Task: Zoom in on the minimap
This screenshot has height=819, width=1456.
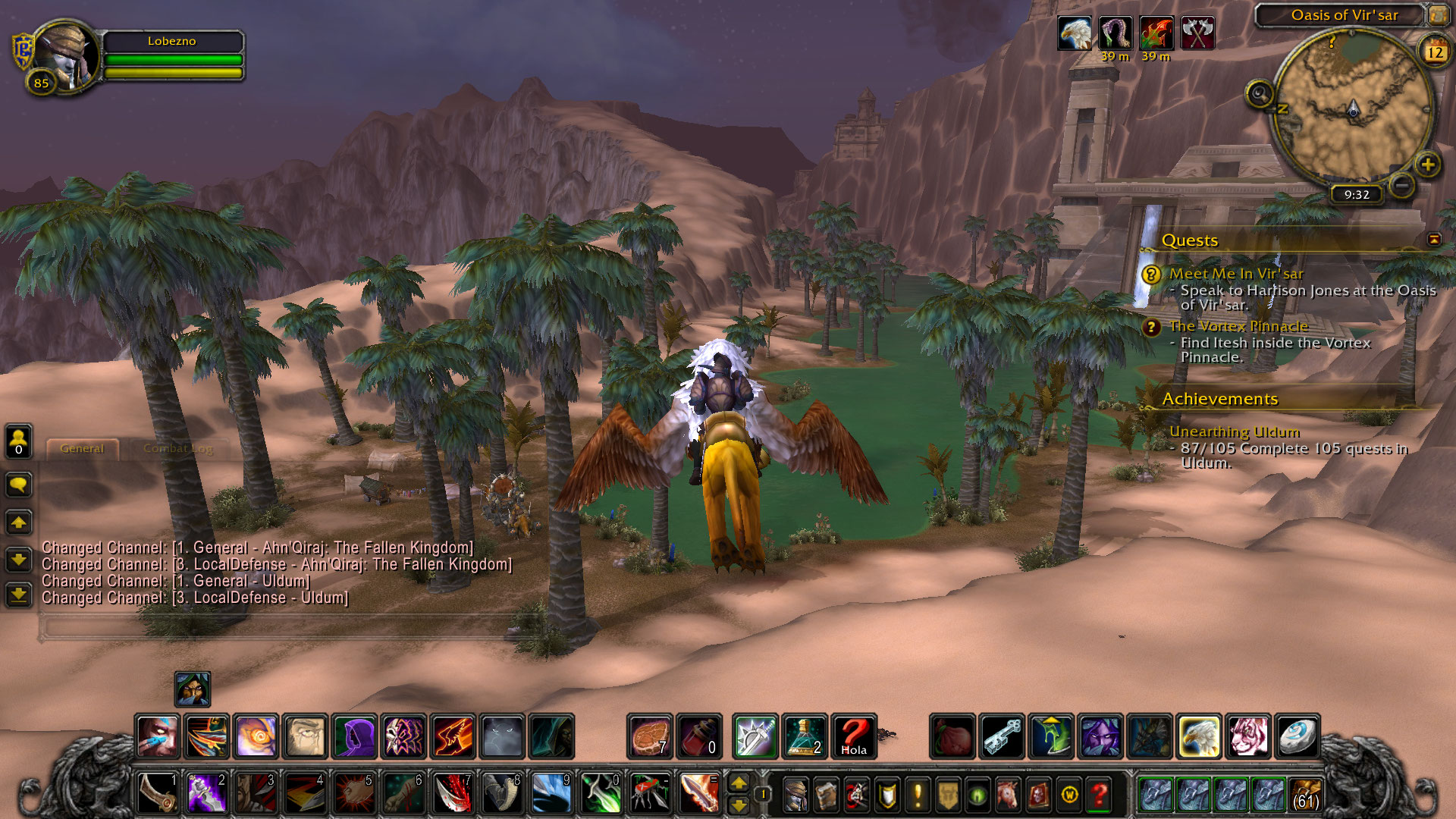Action: 1428,165
